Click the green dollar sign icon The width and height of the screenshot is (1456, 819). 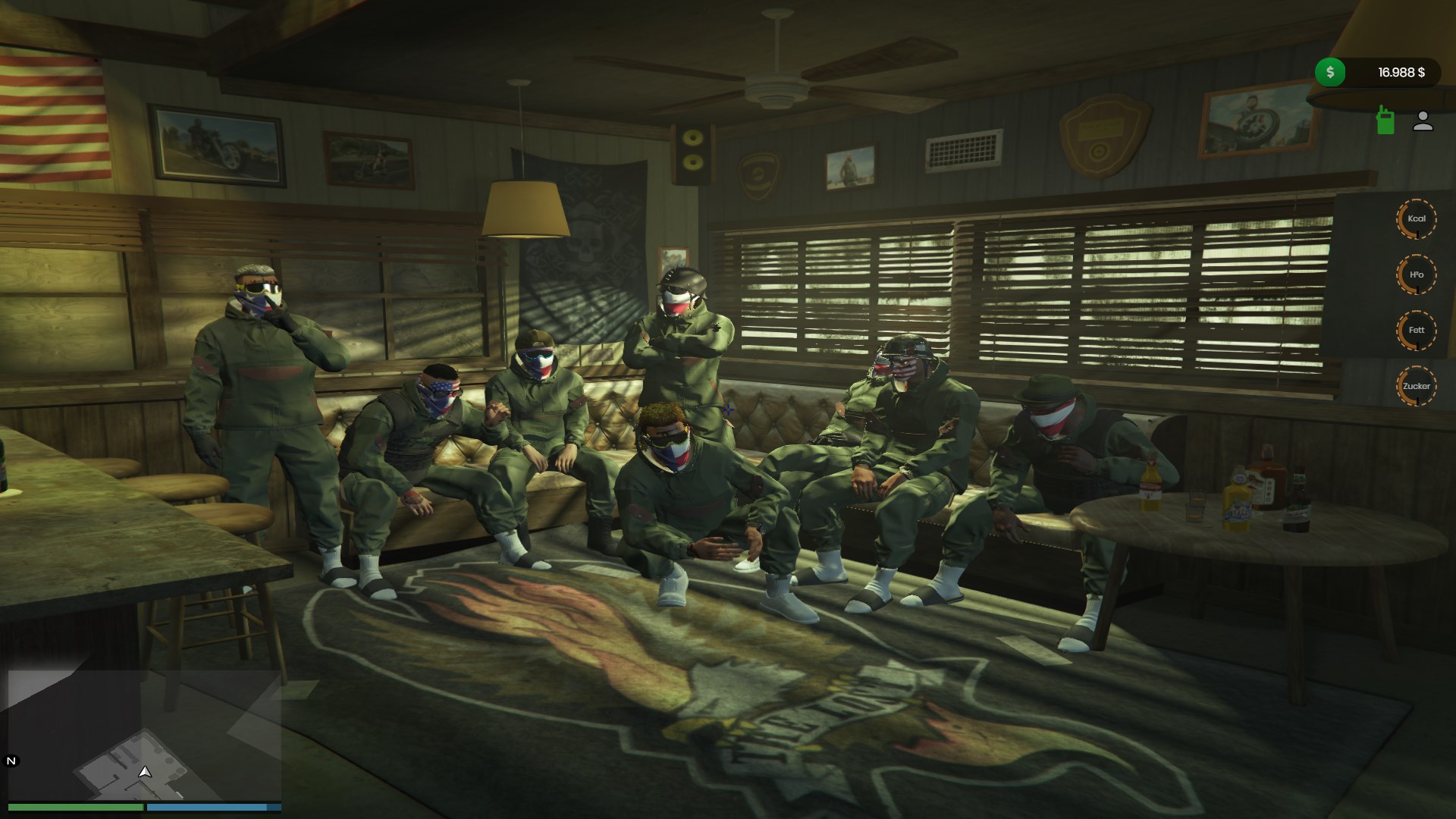[x=1329, y=72]
